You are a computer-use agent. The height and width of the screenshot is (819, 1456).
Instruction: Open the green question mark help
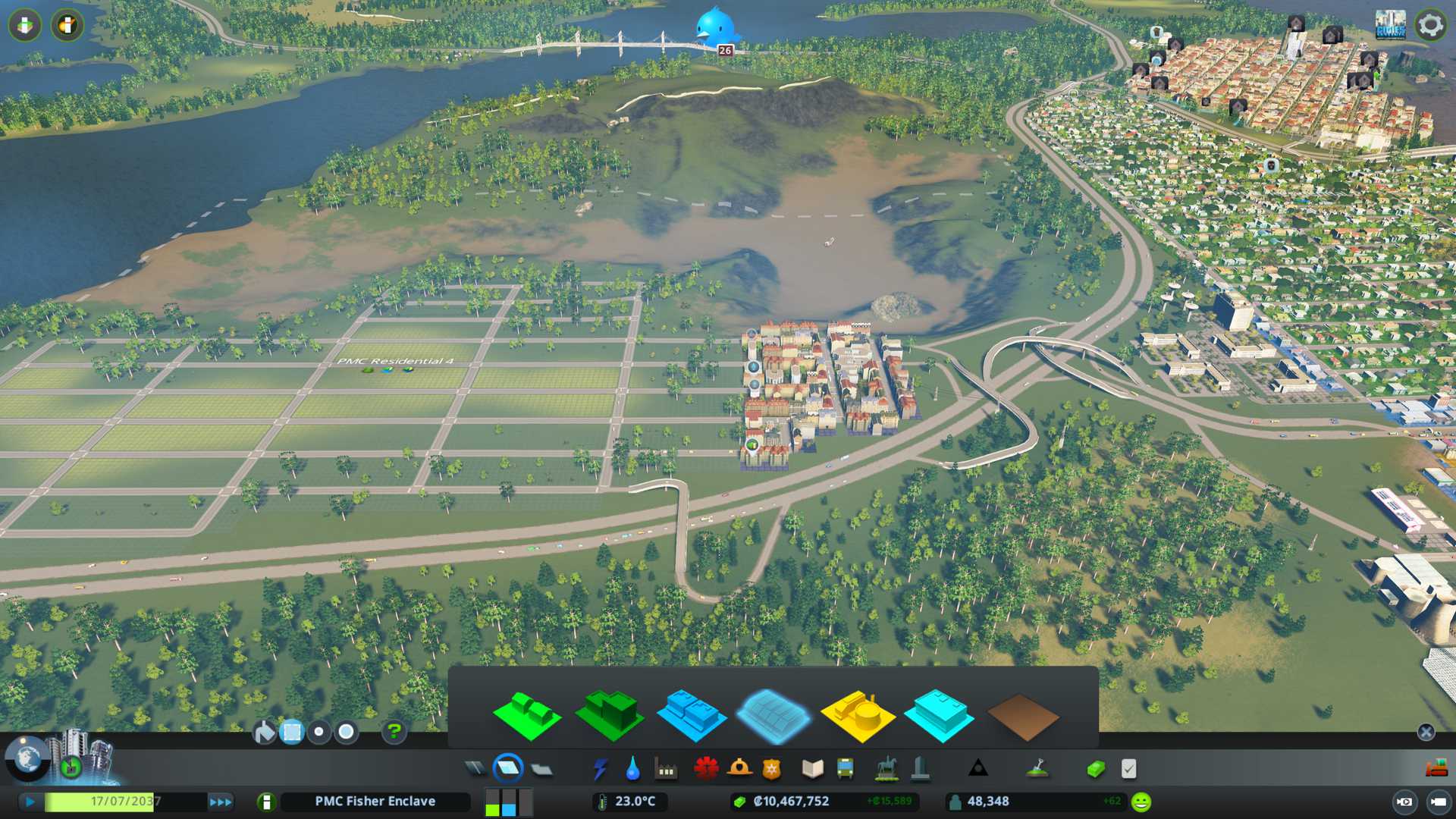point(394,732)
